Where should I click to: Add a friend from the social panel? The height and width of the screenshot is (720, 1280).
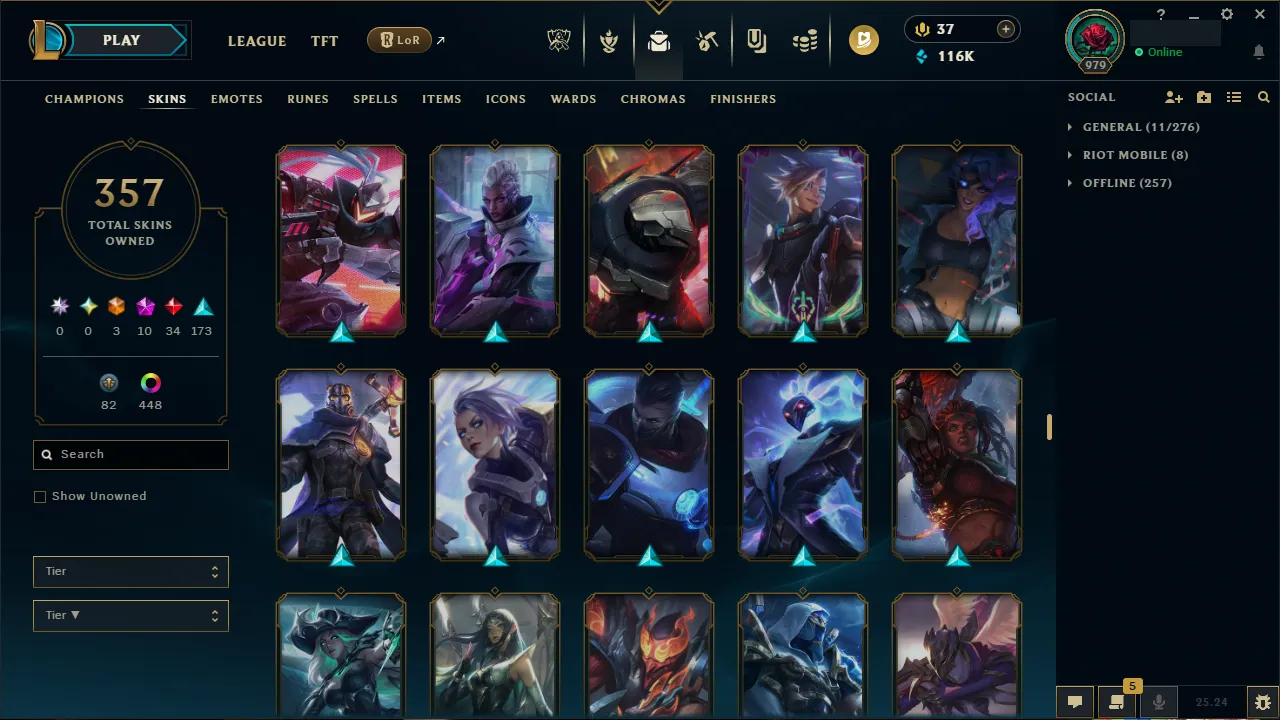coord(1173,97)
